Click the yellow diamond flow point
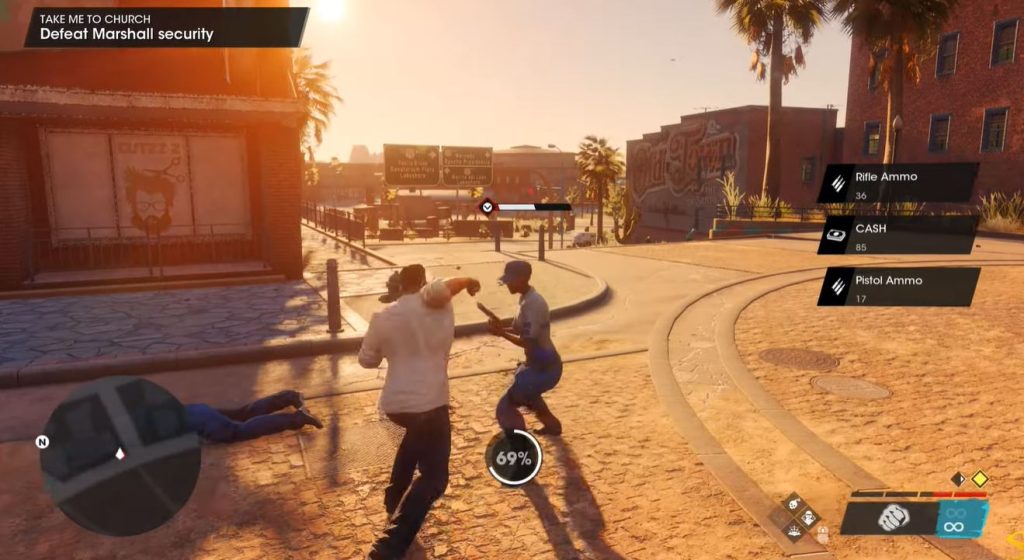The height and width of the screenshot is (560, 1024). 979,479
